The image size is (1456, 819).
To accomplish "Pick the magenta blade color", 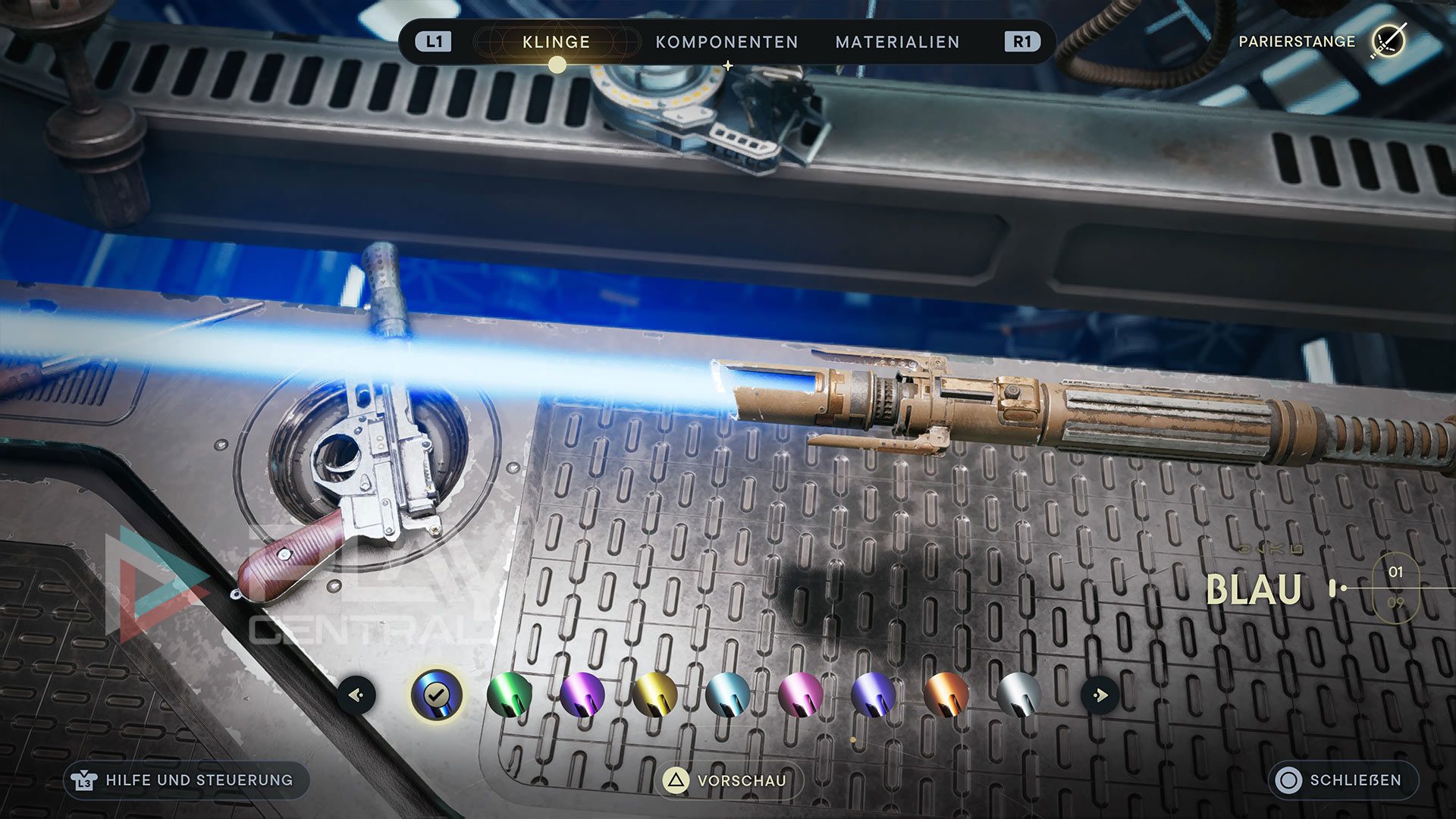I will 800,694.
